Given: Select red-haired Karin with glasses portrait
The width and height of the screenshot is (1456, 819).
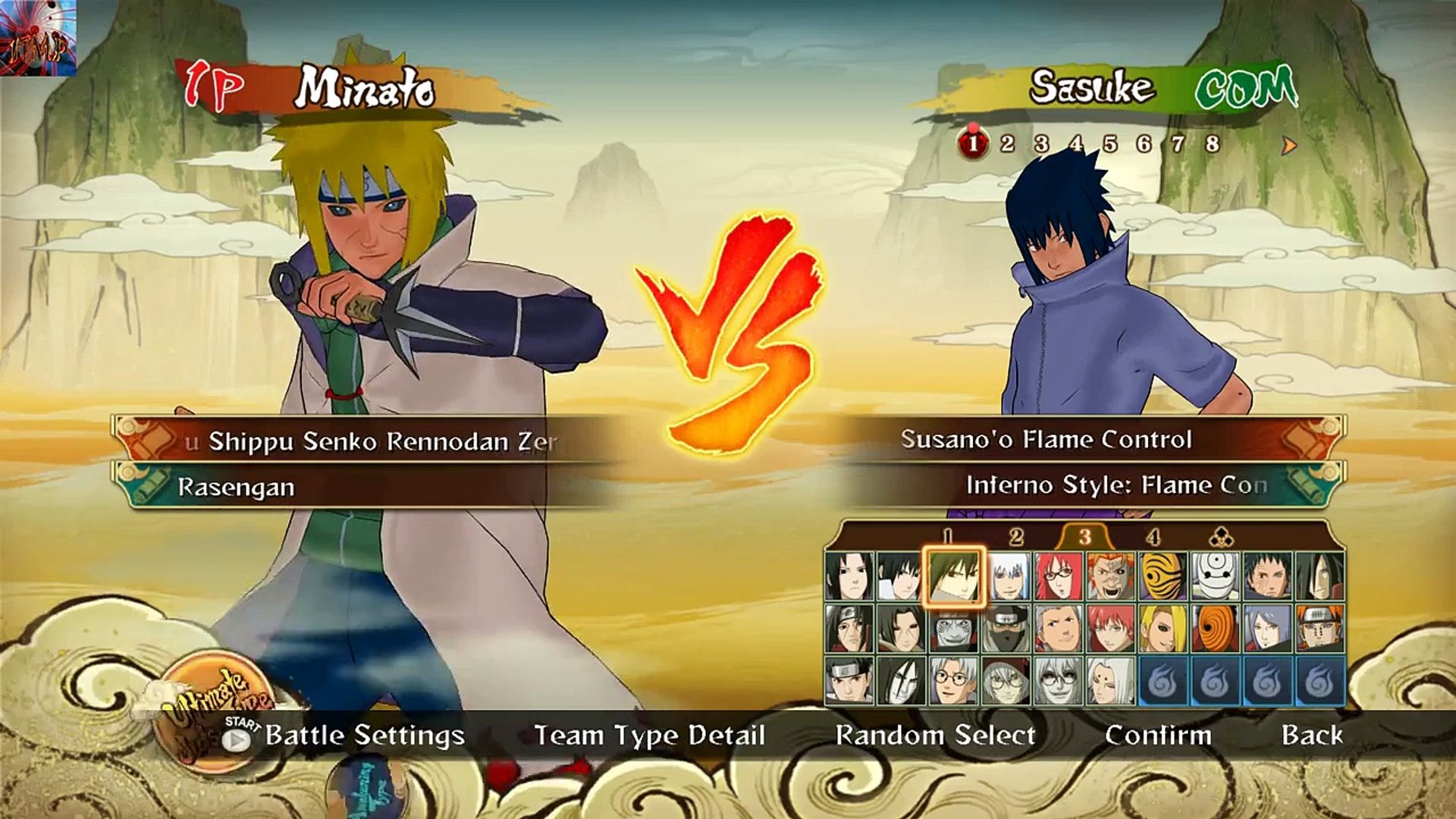Looking at the screenshot, I should tap(1059, 576).
